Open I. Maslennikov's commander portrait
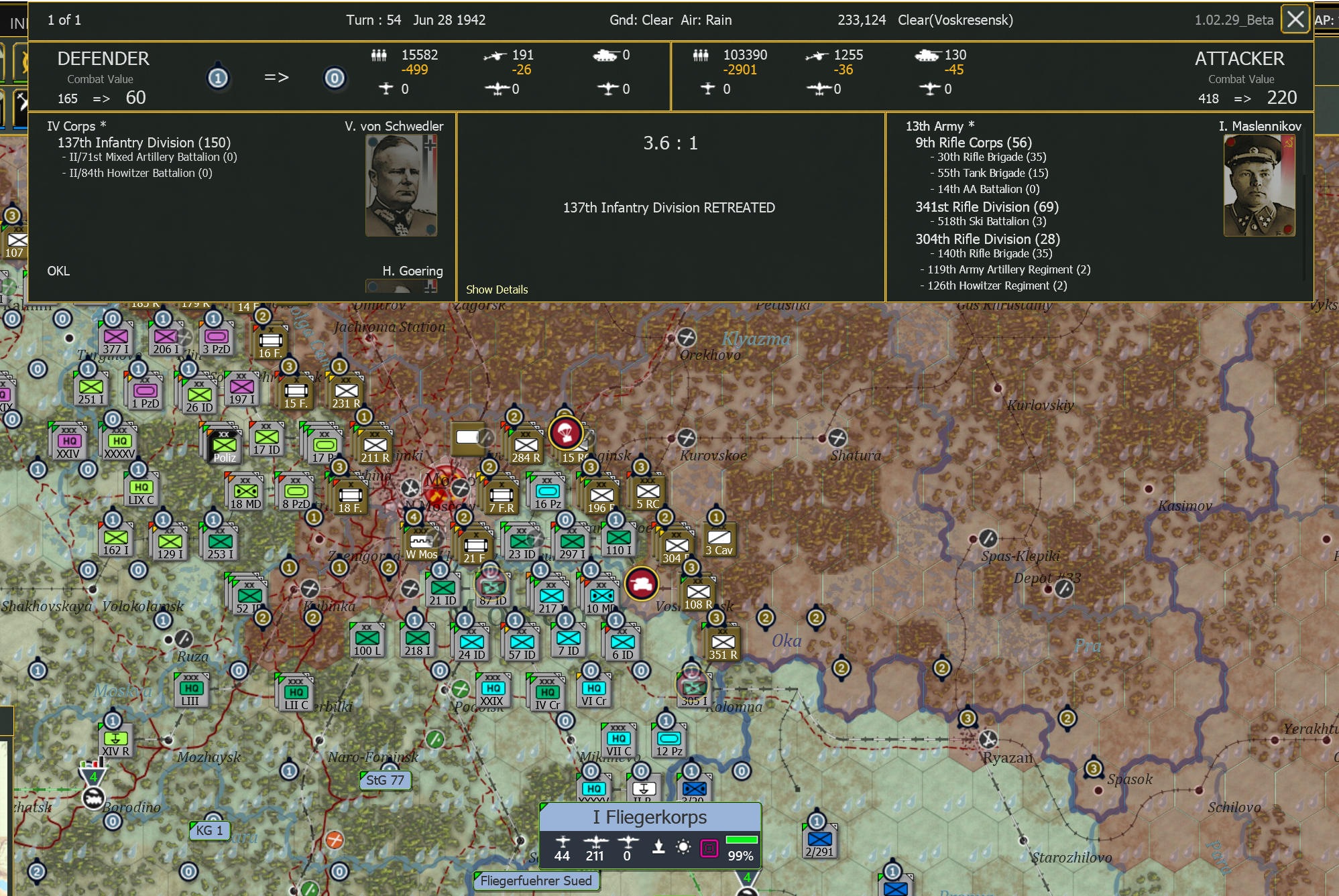This screenshot has height=896, width=1339. point(1259,184)
